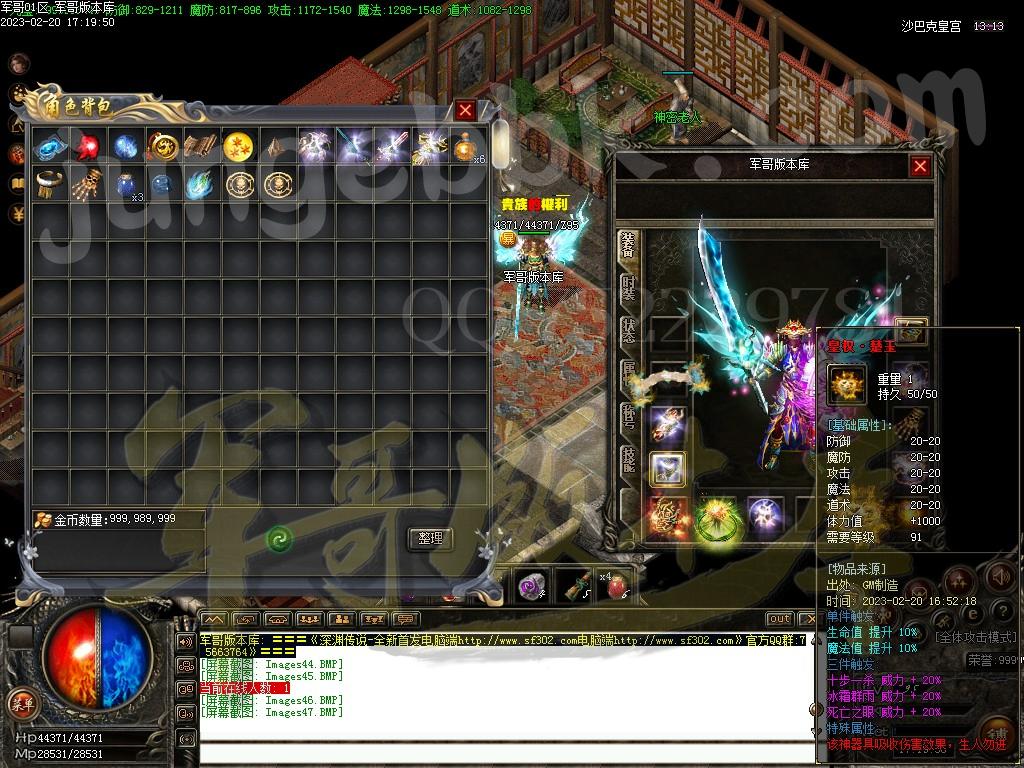
Task: Select the green glowing ring equipment slot
Action: click(717, 516)
